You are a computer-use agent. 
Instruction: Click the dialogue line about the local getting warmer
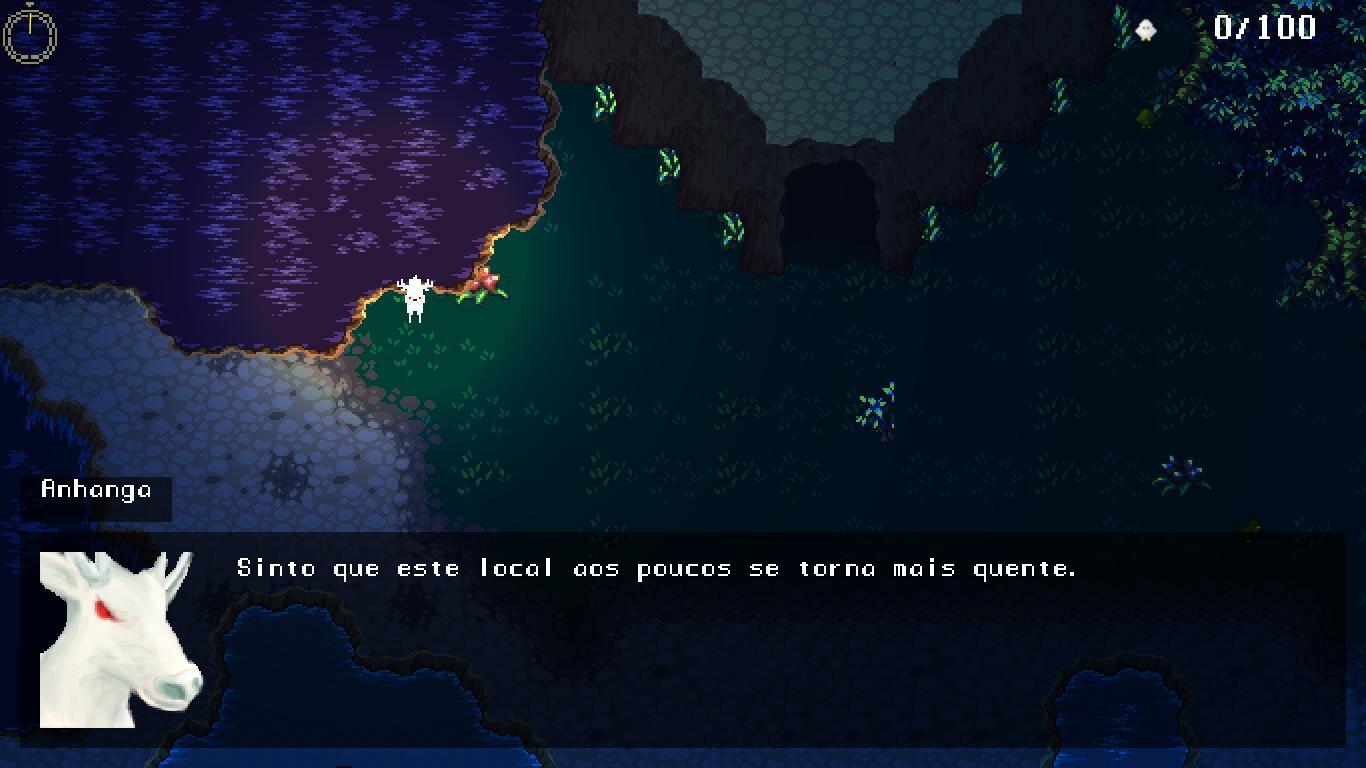pyautogui.click(x=656, y=567)
